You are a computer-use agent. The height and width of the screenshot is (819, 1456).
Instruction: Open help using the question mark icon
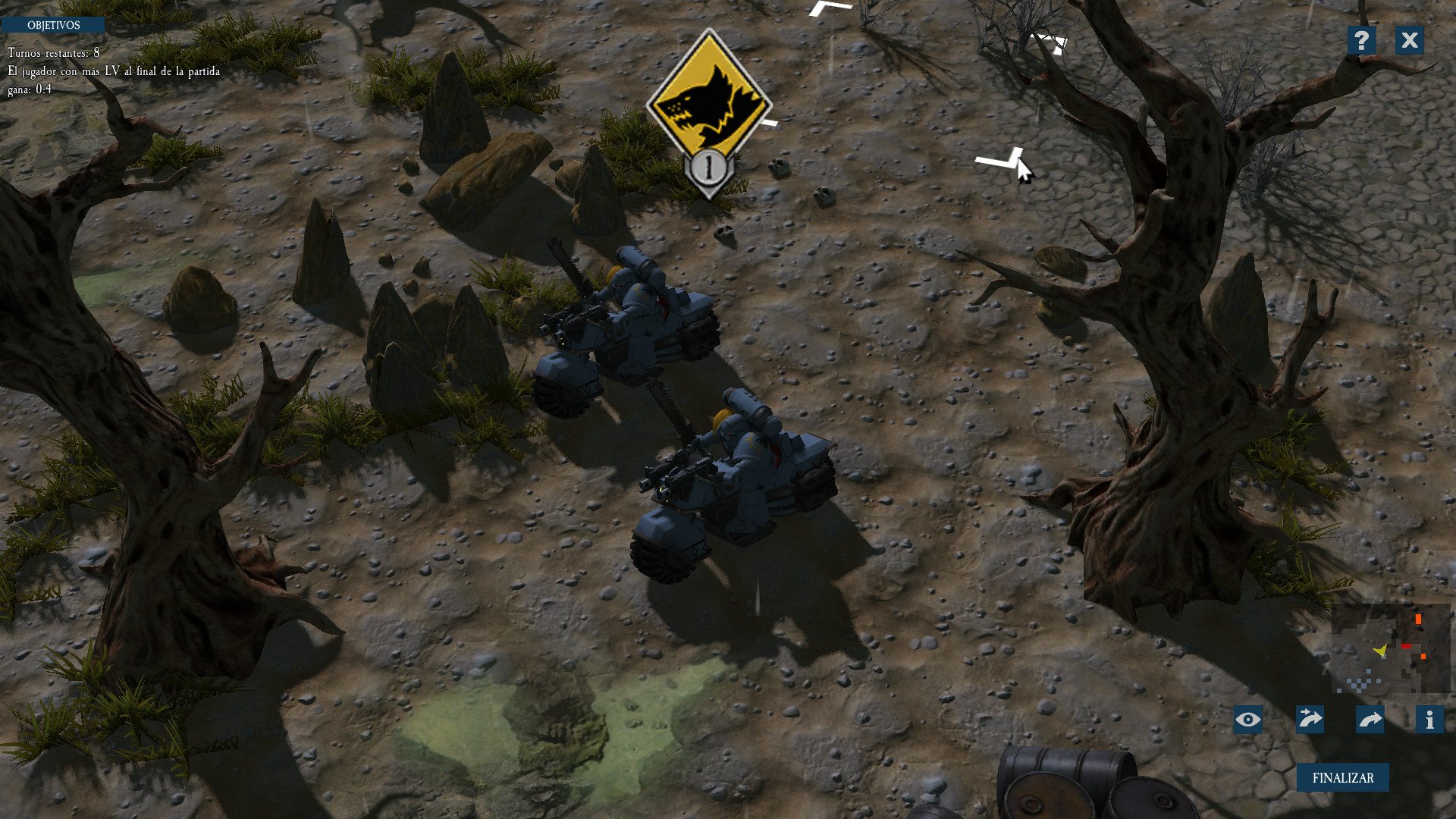[x=1362, y=40]
